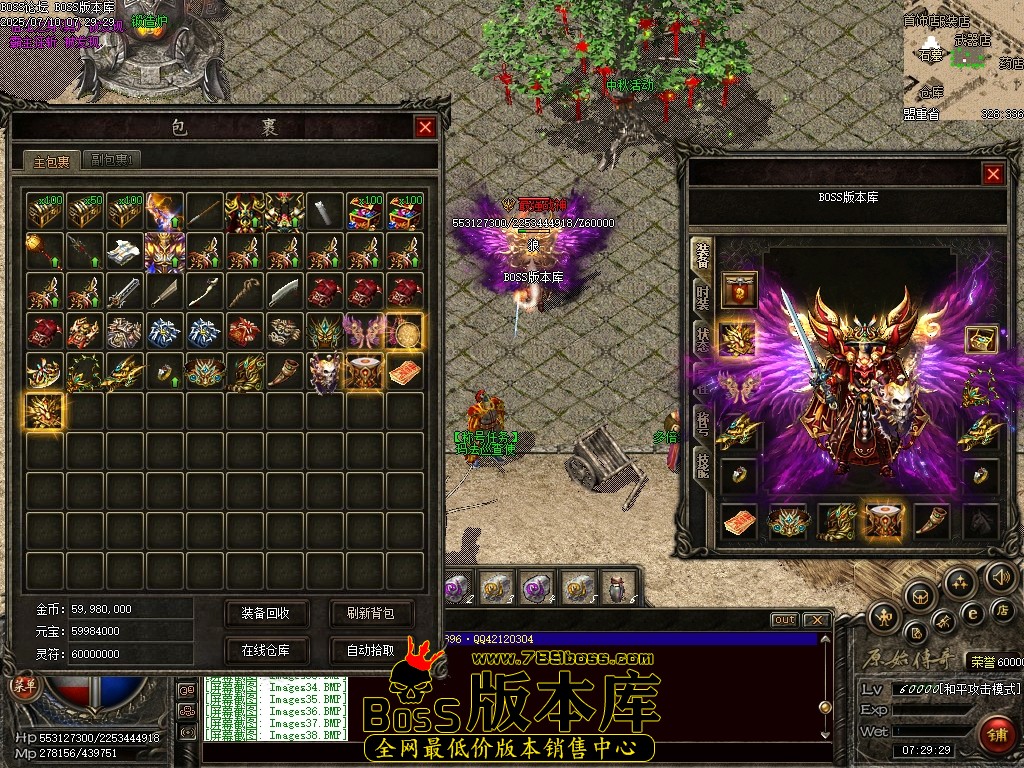This screenshot has height=768, width=1024.
Task: Show the 称号 title tab
Action: [x=702, y=420]
